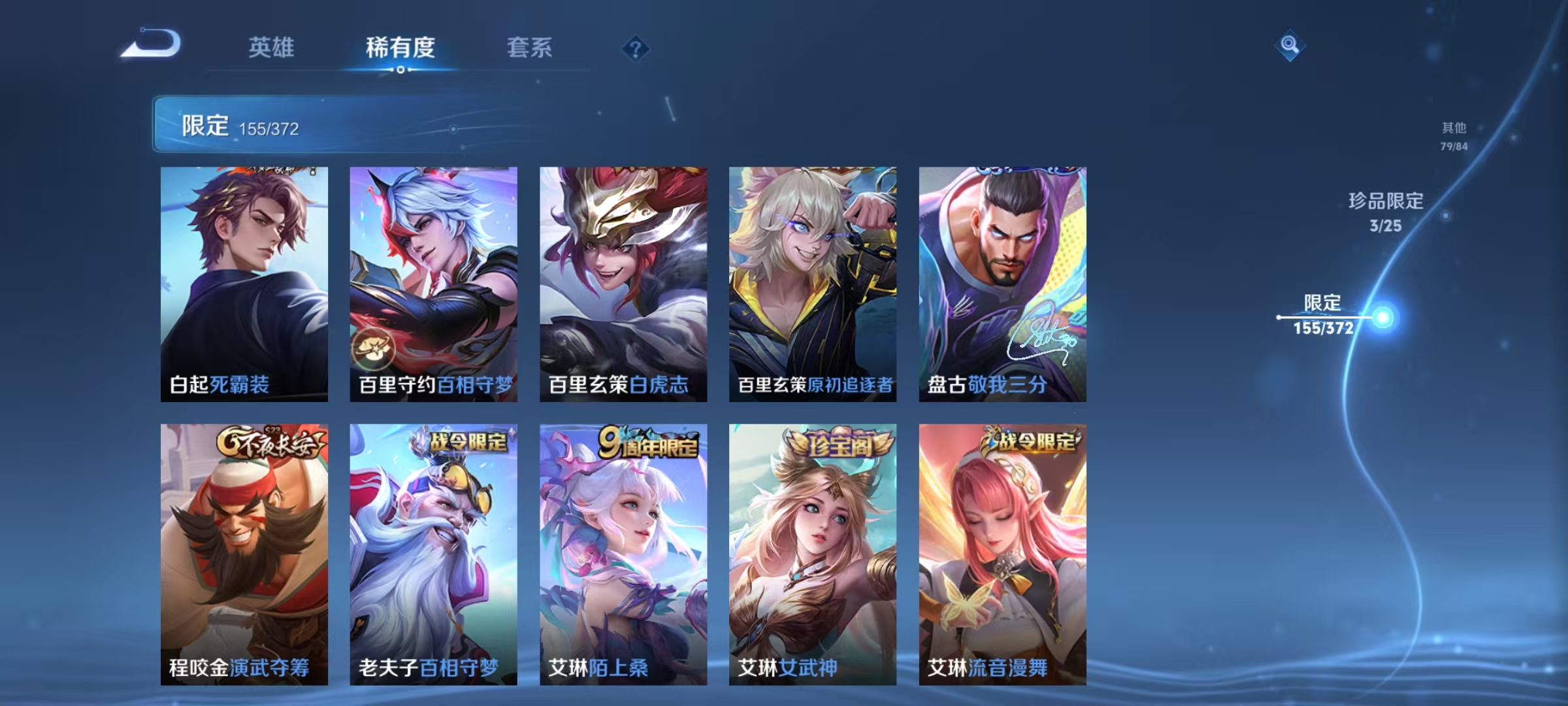Click the help question mark icon

pyautogui.click(x=637, y=48)
